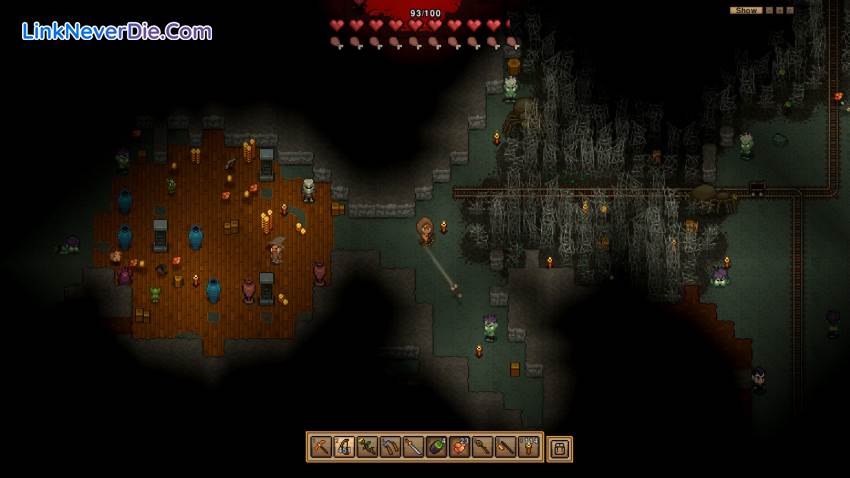Choose the sword hotbar slot
The height and width of the screenshot is (478, 850).
[x=414, y=447]
